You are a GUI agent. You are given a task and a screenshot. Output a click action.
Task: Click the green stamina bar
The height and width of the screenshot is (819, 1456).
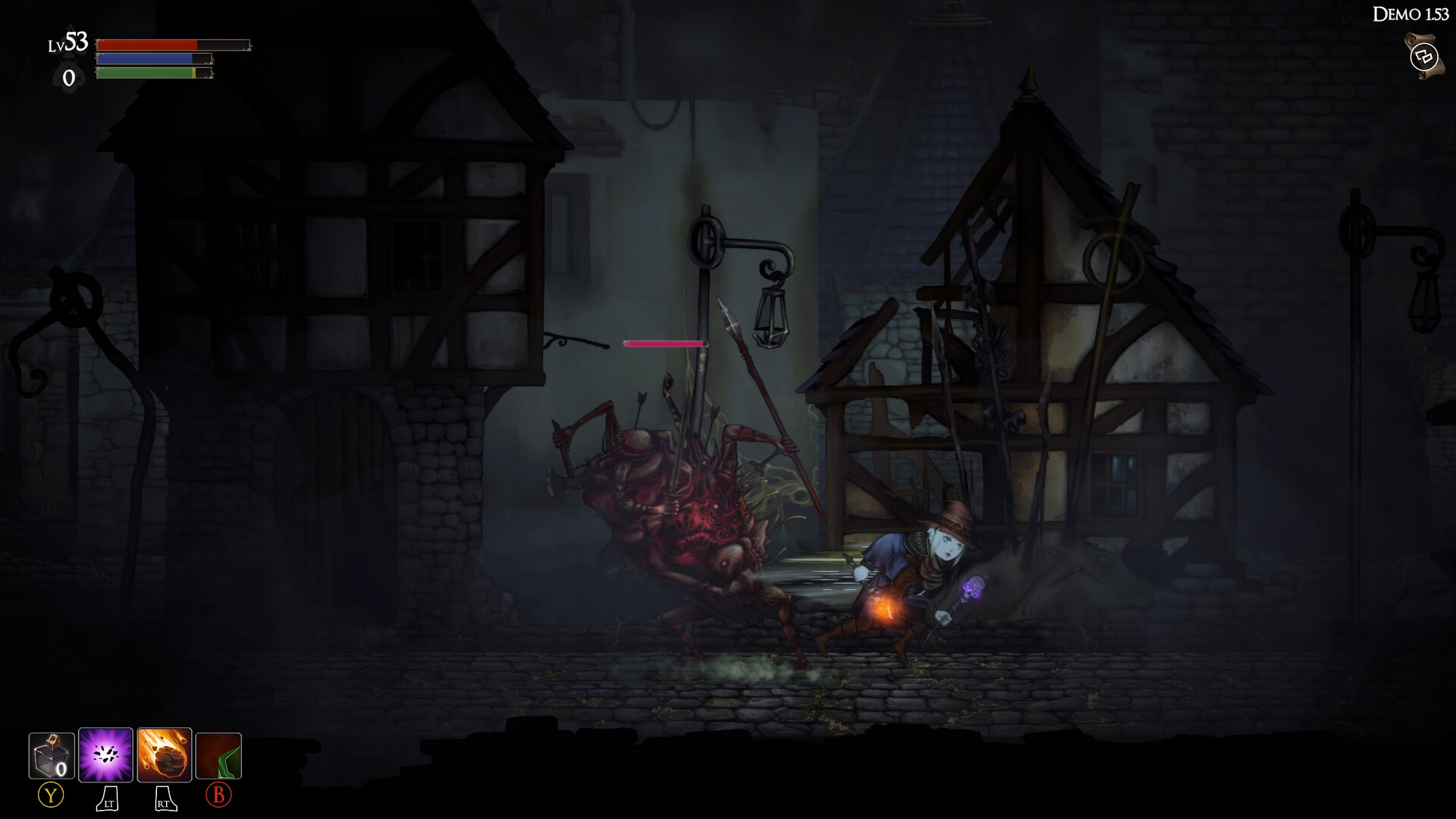click(x=144, y=72)
